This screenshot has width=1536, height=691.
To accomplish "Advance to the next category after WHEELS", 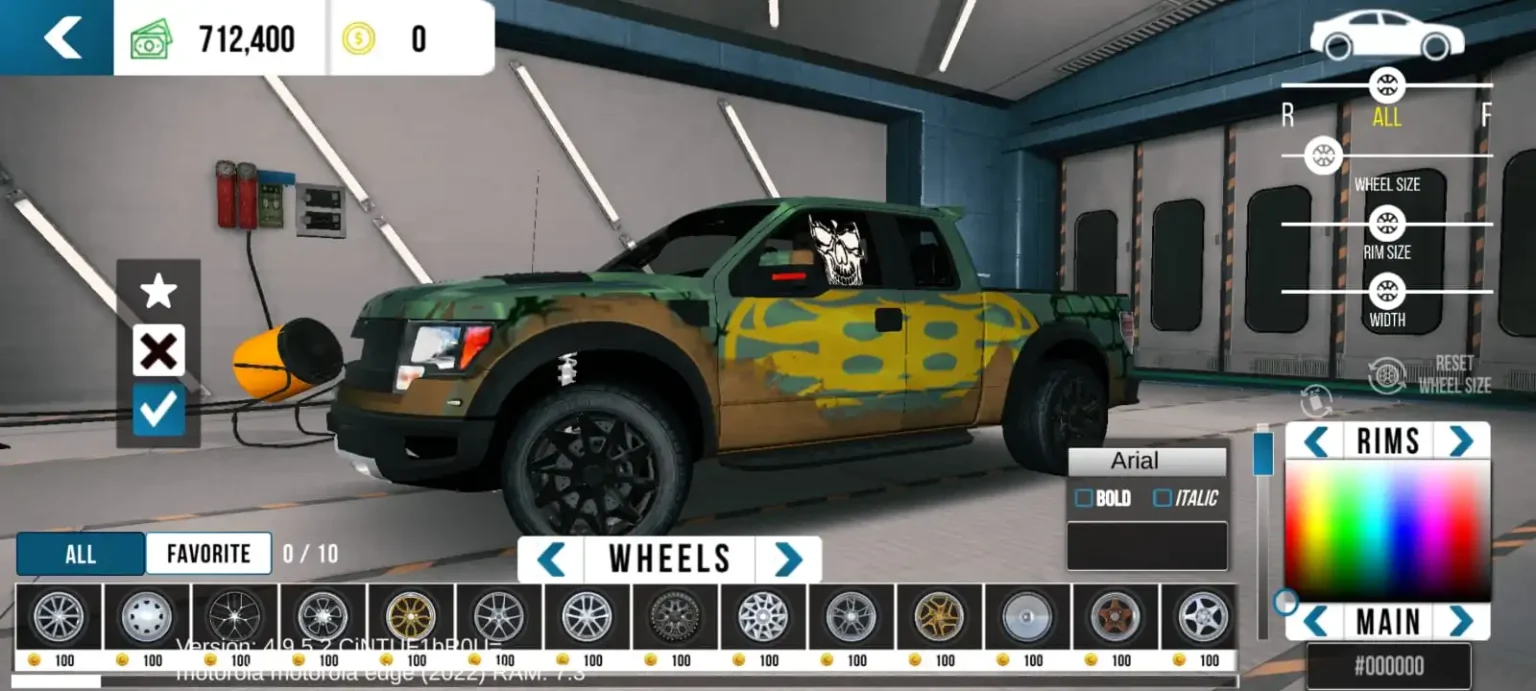I will pos(788,559).
